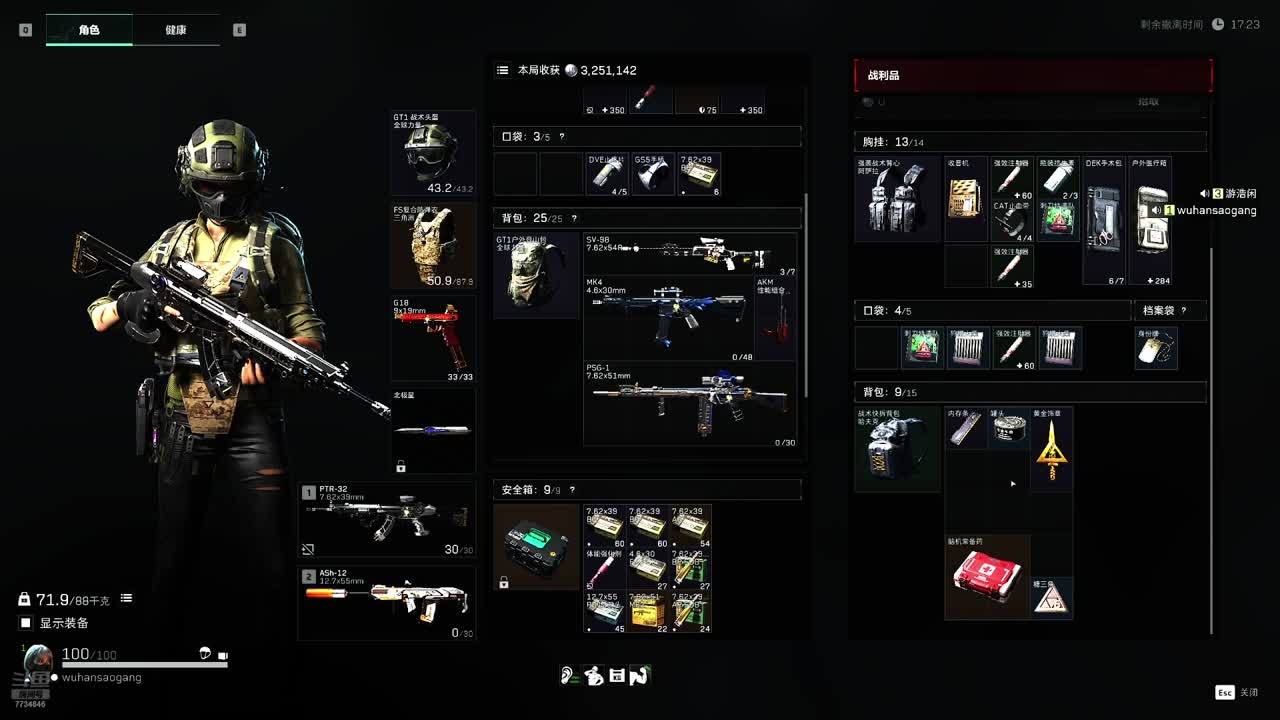Choose the FS复合防弹衣 armor slot

[x=432, y=245]
